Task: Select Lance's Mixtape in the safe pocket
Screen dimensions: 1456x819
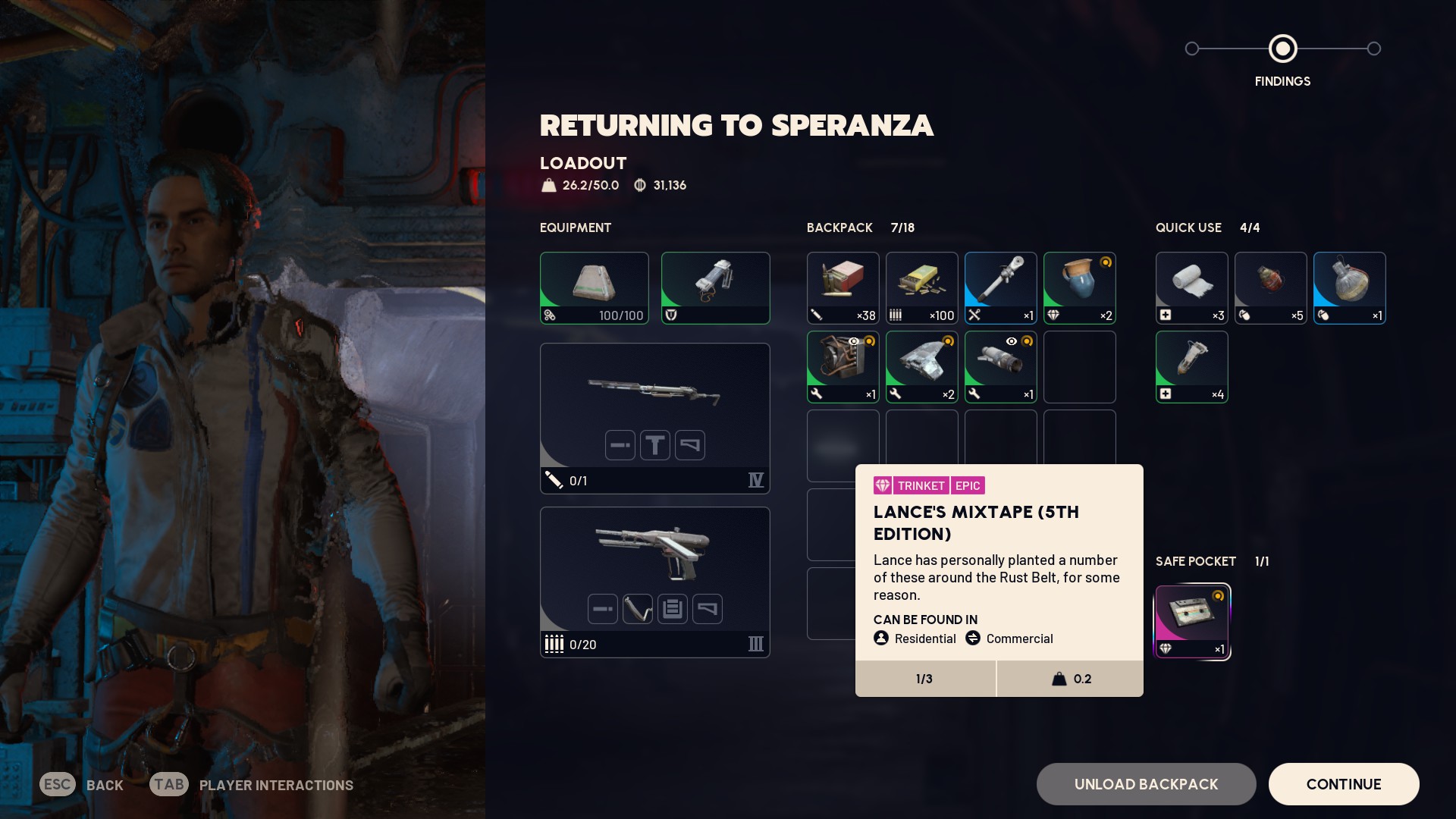Action: 1191,622
